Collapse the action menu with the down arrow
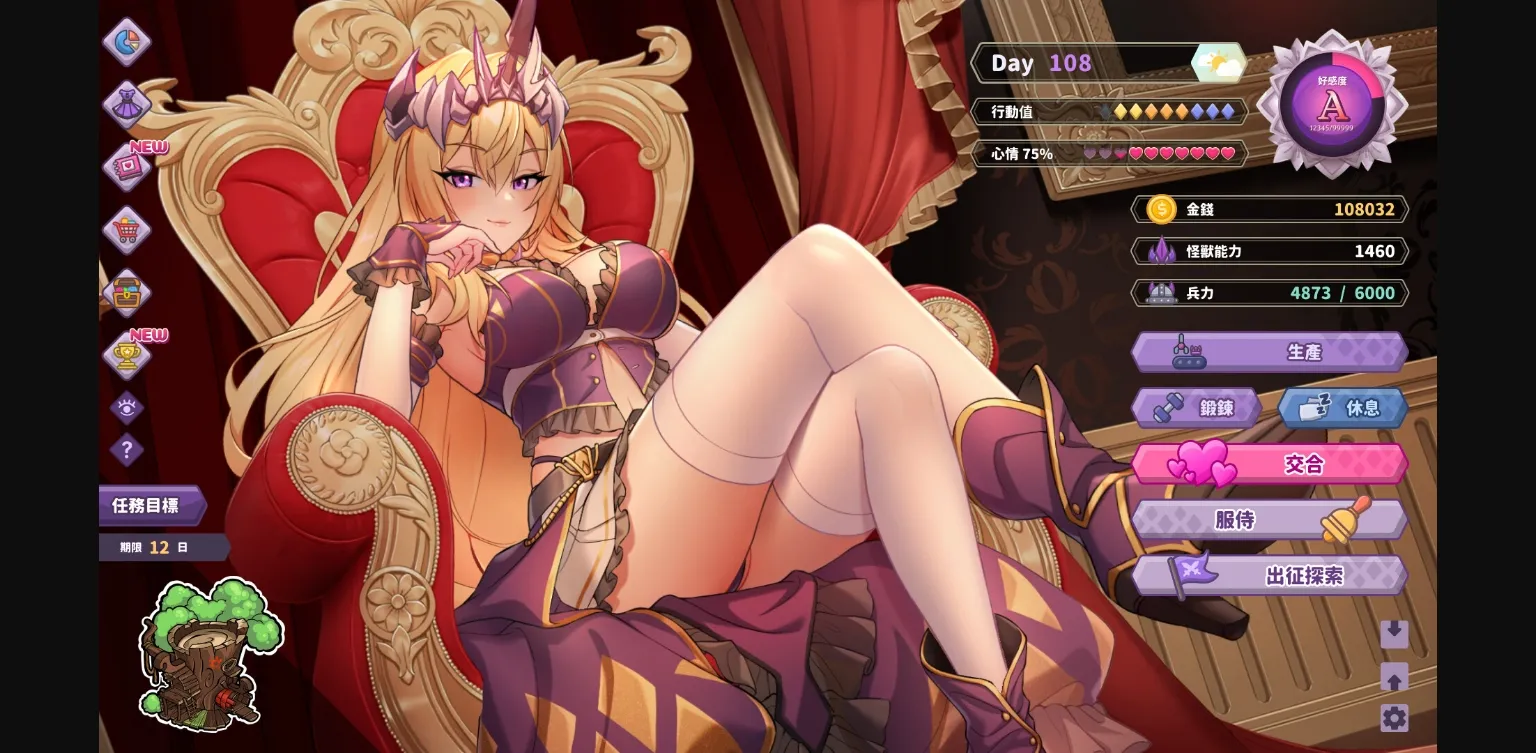 (1394, 634)
